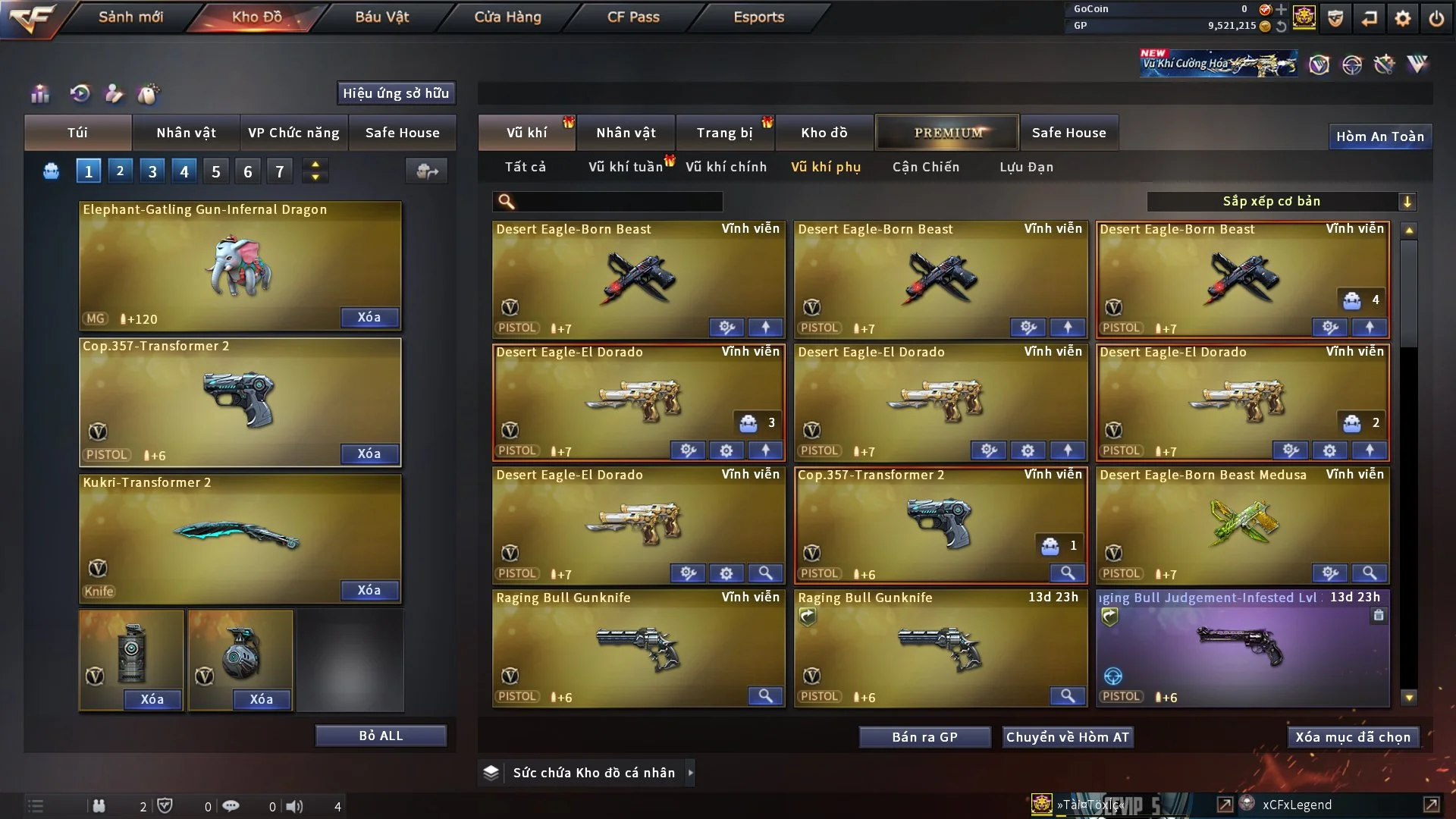Screen dimensions: 1456x819
Task: Open the Báu Vật menu
Action: click(x=381, y=17)
